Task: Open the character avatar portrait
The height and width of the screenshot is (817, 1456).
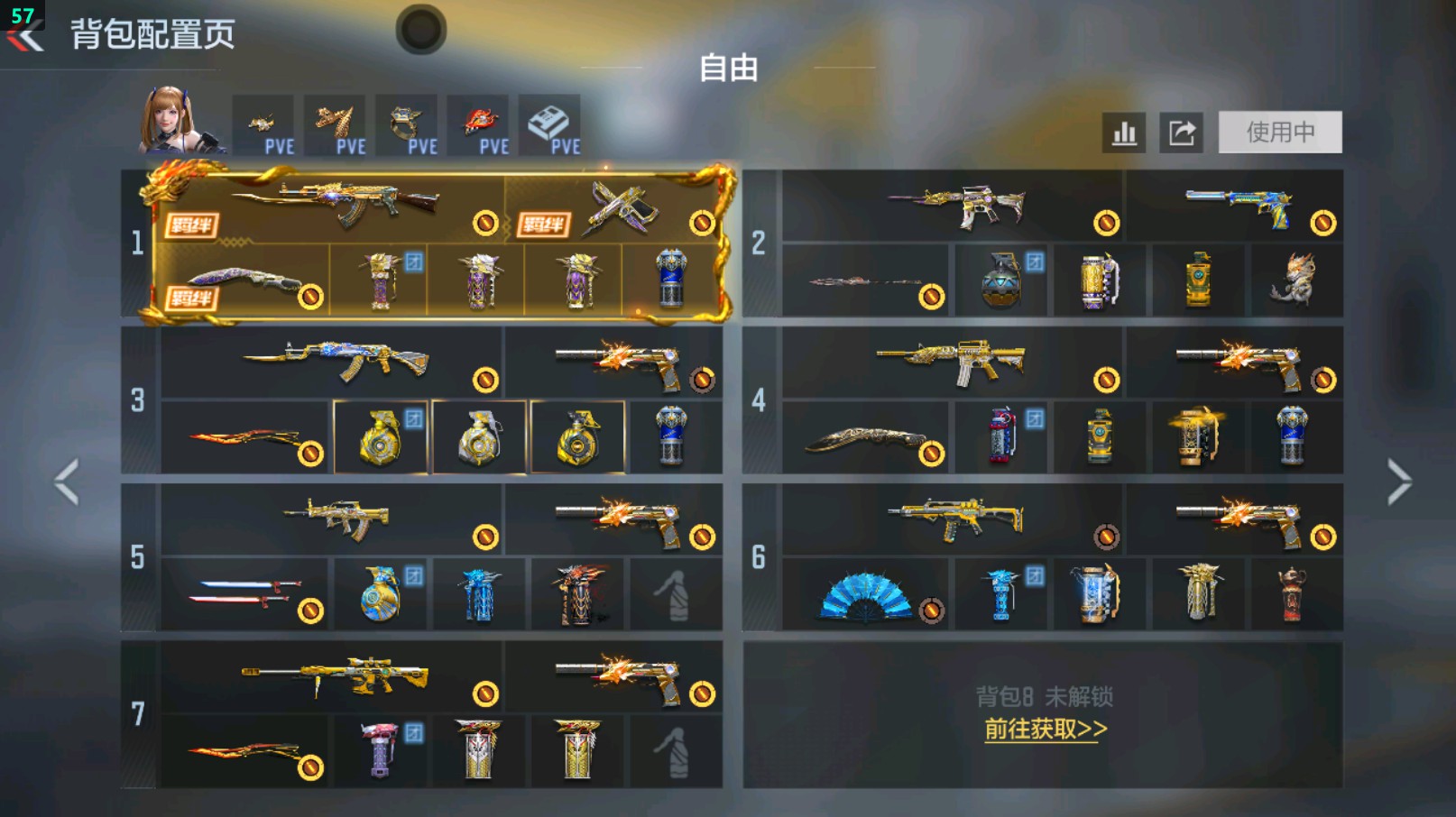Action: click(x=174, y=123)
